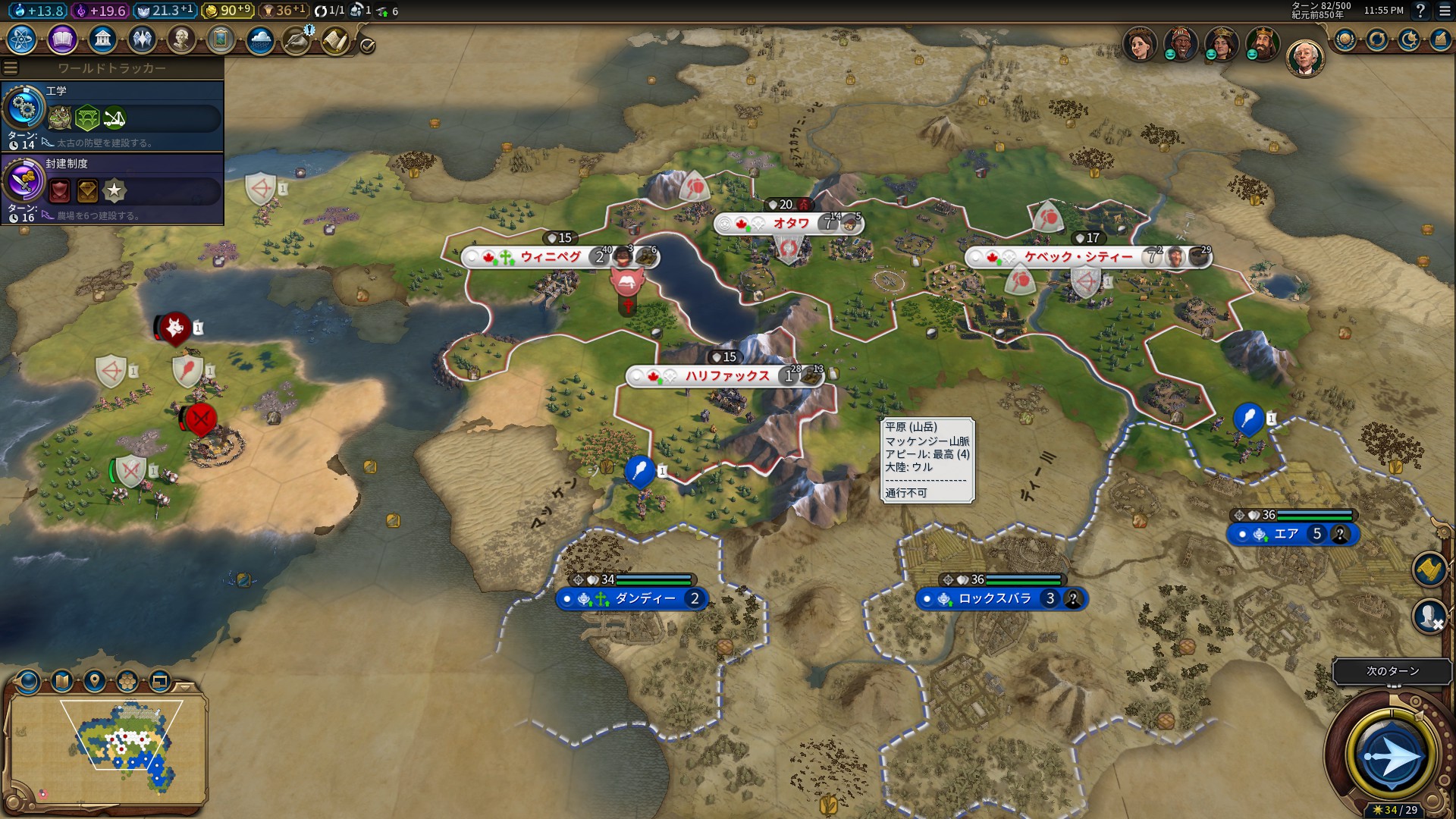
Task: Open the civics tree book icon
Action: coord(62,39)
